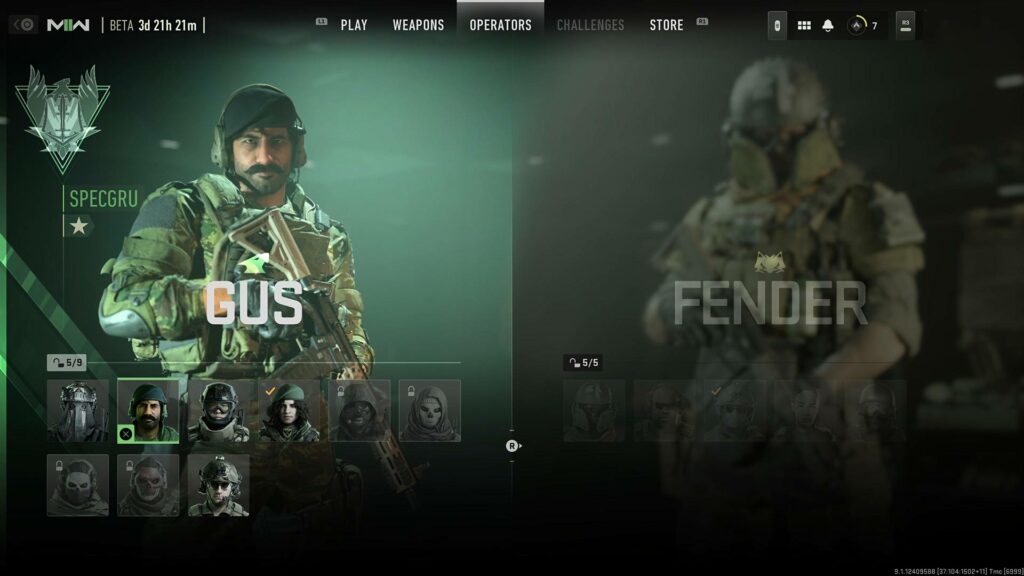Choose the operator with armored helmet and face mask
The width and height of the screenshot is (1024, 576).
[x=78, y=410]
